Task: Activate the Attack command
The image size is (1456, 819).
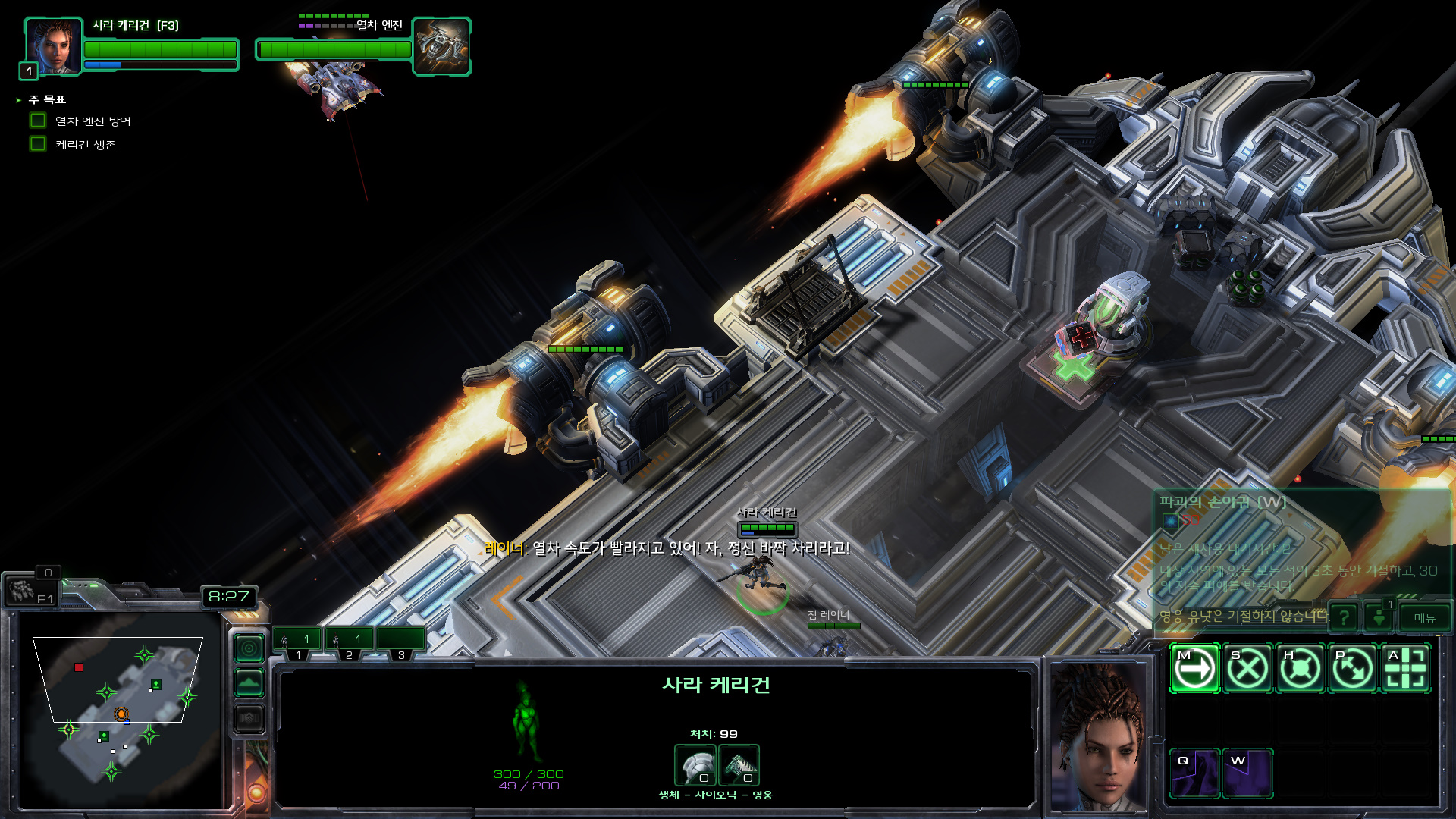Action: pos(1405,669)
